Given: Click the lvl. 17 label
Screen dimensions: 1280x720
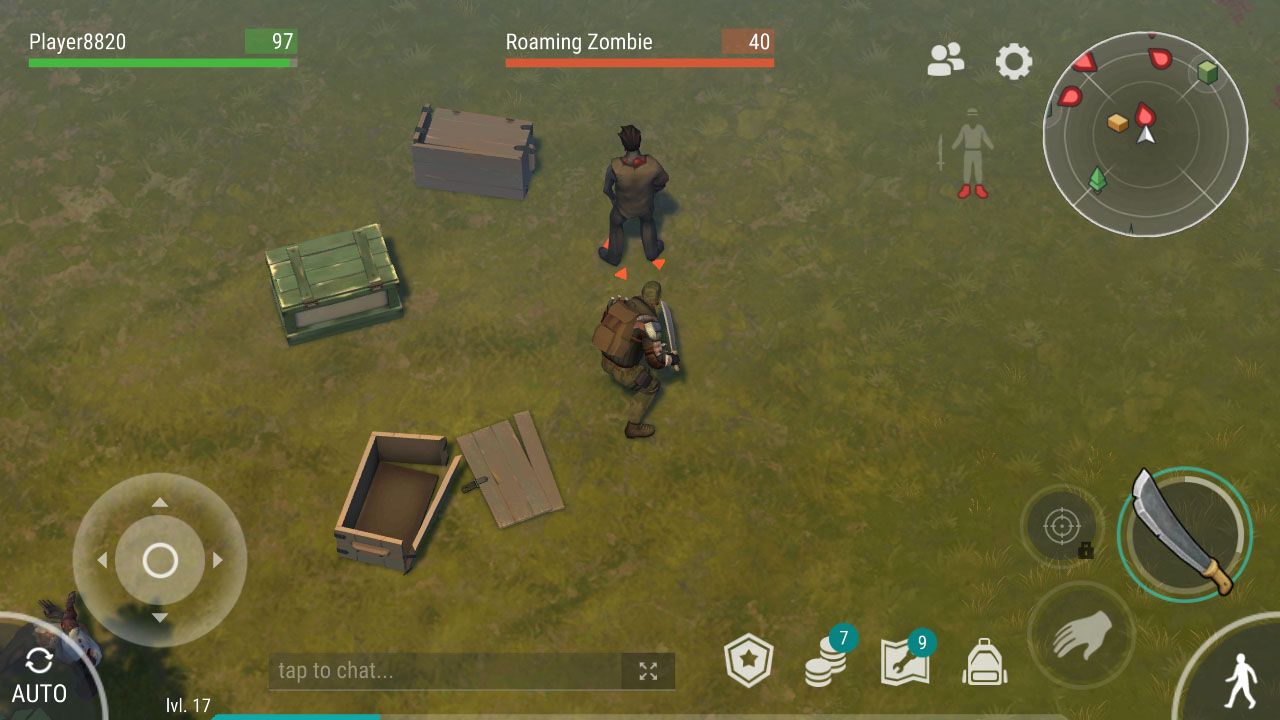Looking at the screenshot, I should click(x=187, y=706).
